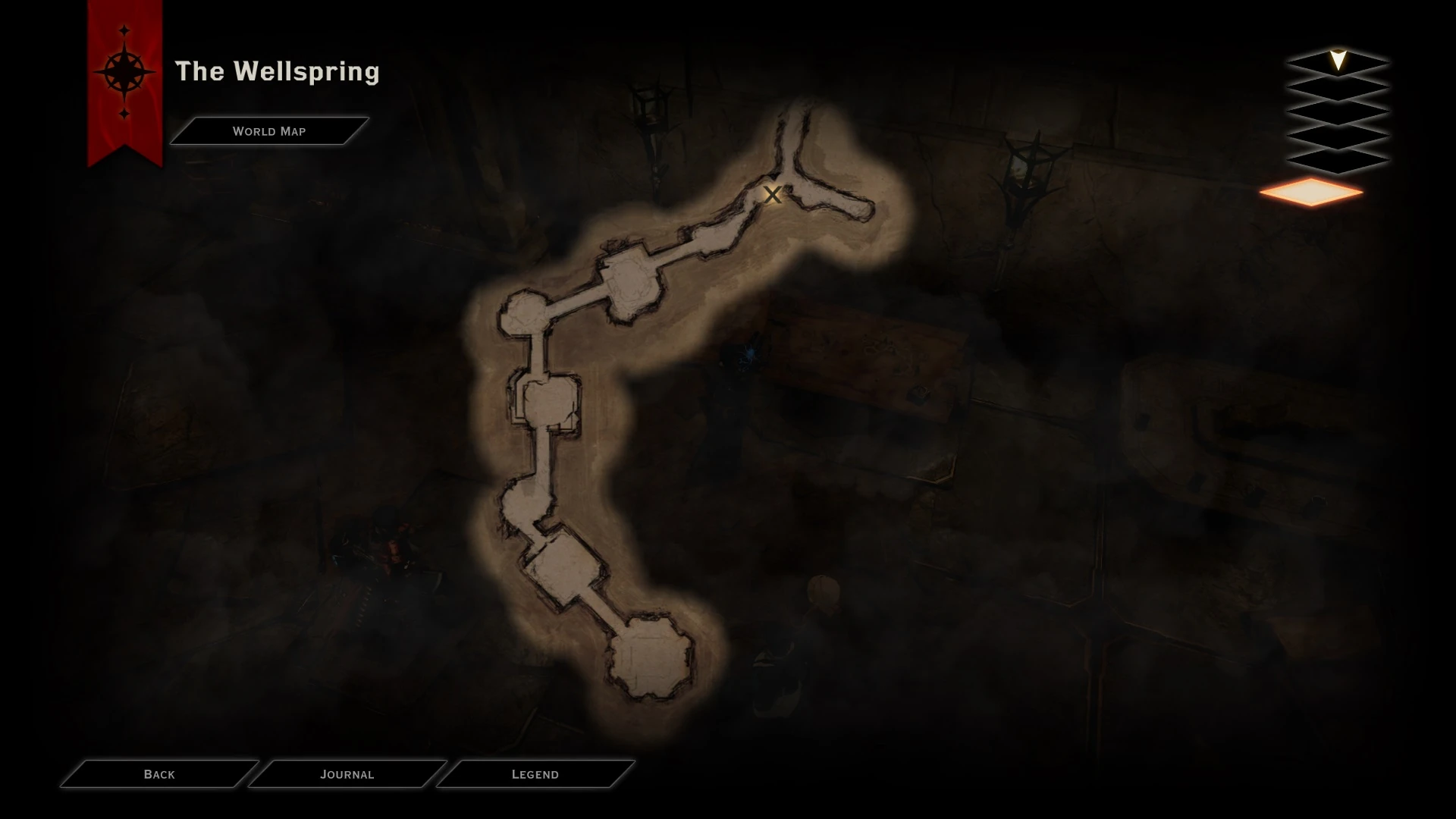Click The Wellspring title text
1456x819 pixels.
point(278,72)
